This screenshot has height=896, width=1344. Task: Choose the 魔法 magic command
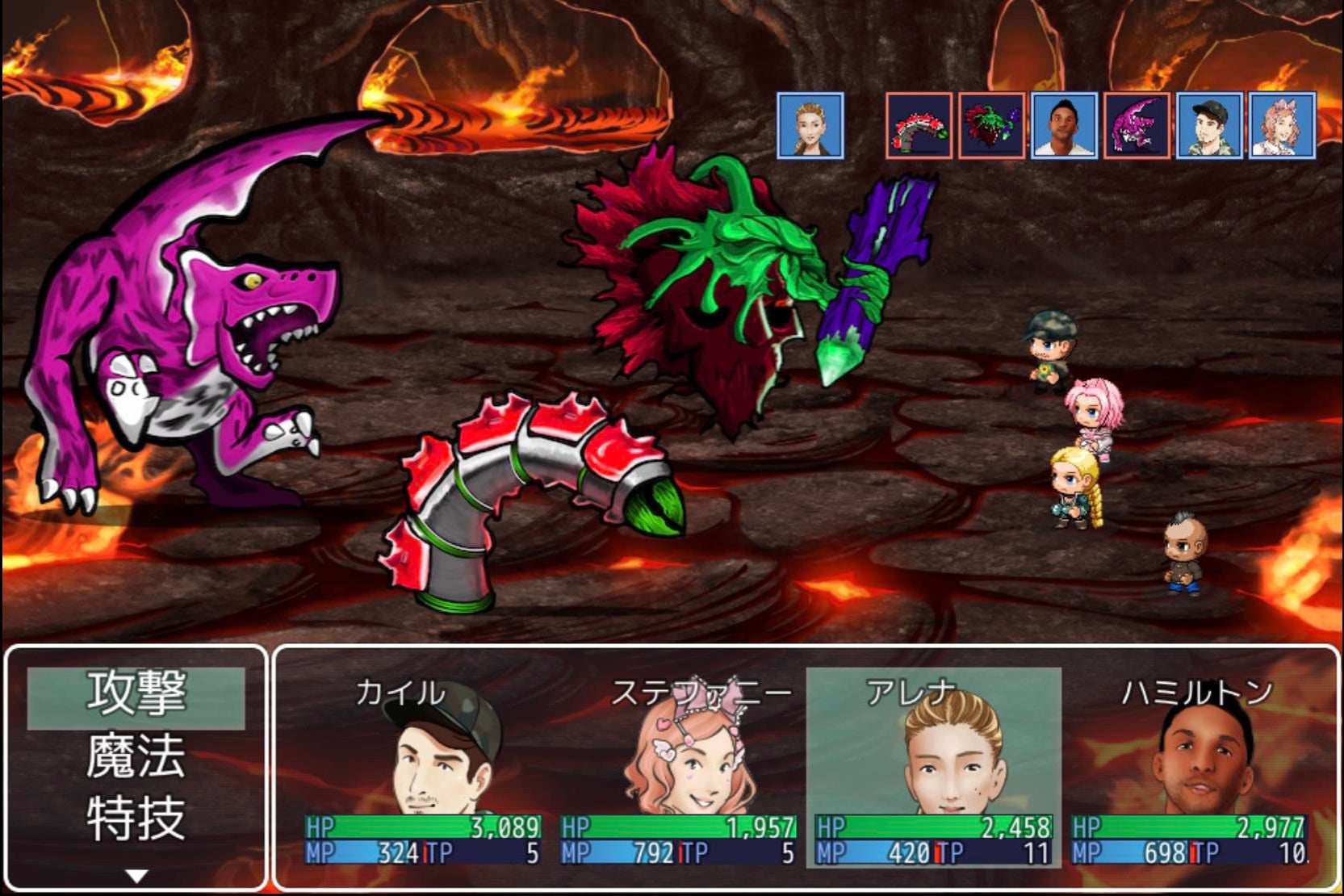tap(136, 757)
